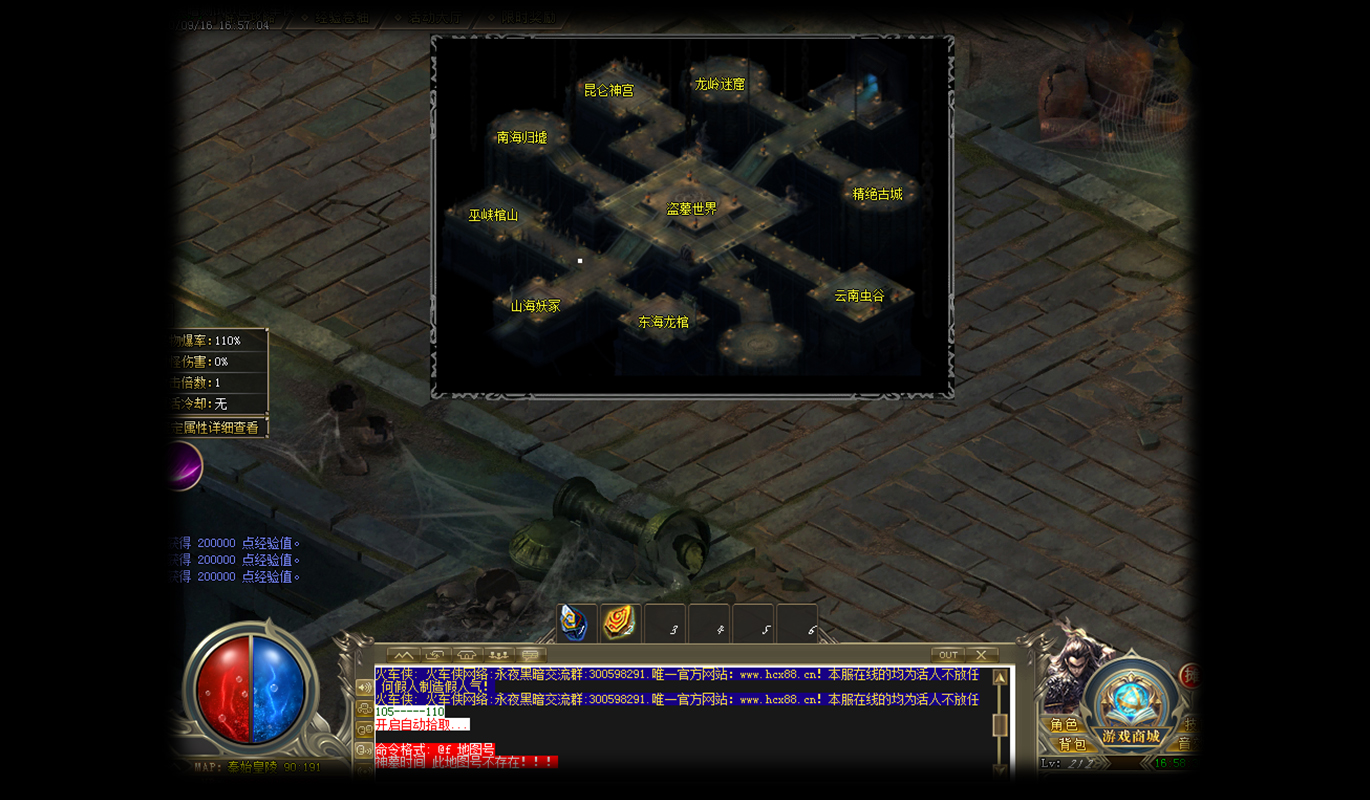Choose 南海归墟 on the dungeon map

pos(522,137)
